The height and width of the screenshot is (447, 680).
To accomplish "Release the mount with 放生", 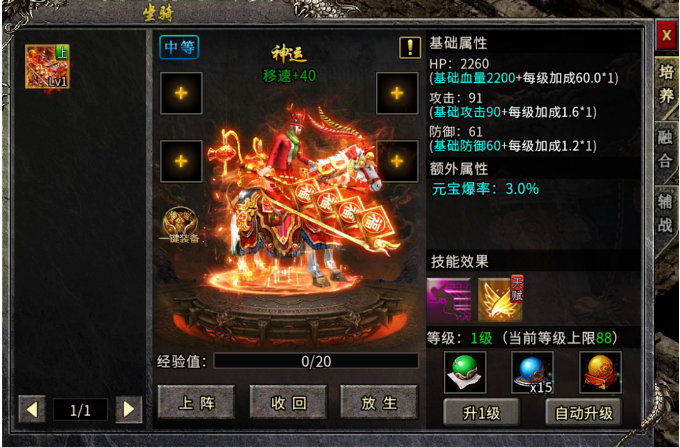I will coord(379,401).
